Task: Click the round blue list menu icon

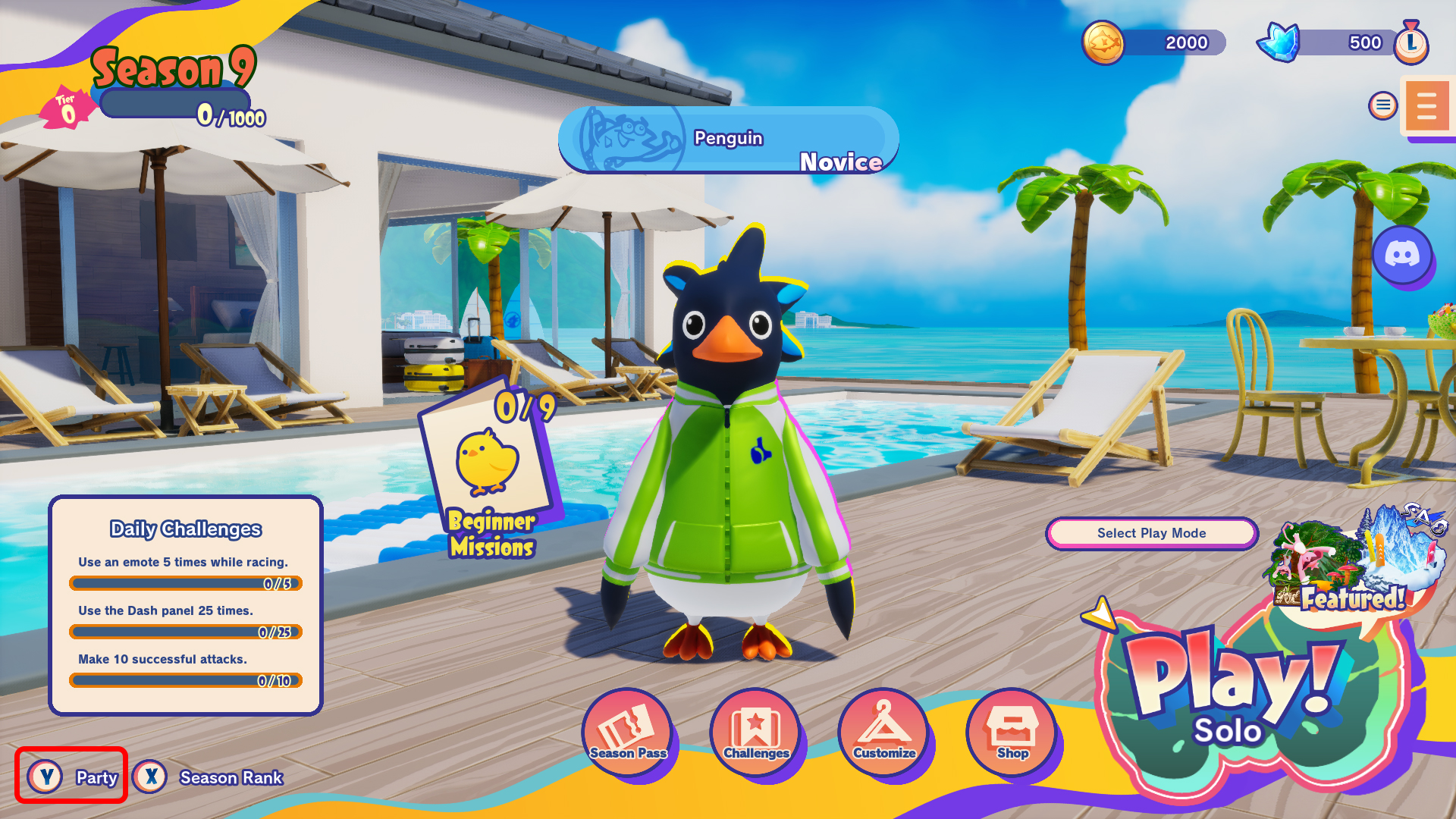Action: click(1383, 105)
